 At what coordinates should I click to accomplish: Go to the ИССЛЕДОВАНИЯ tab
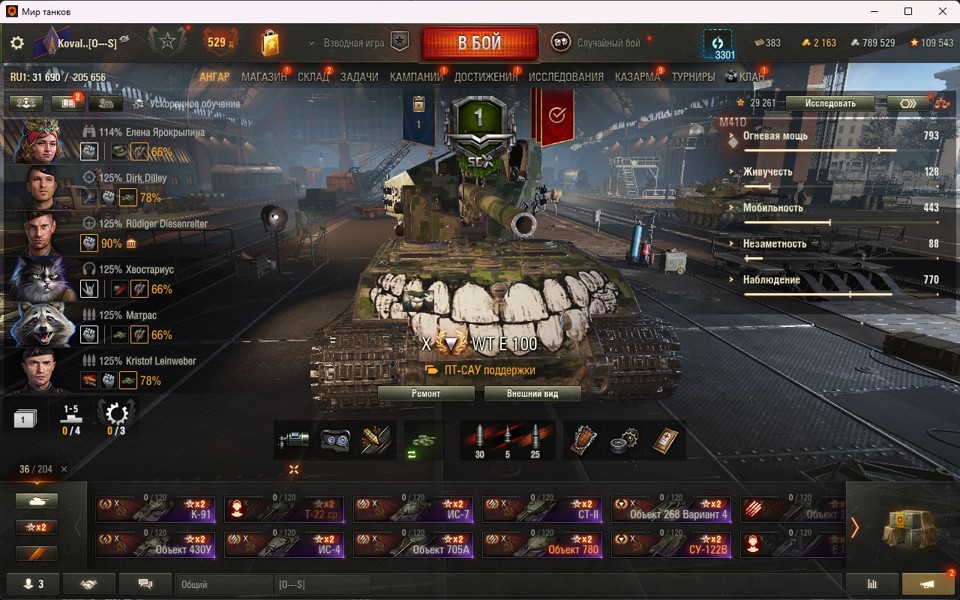click(x=566, y=77)
